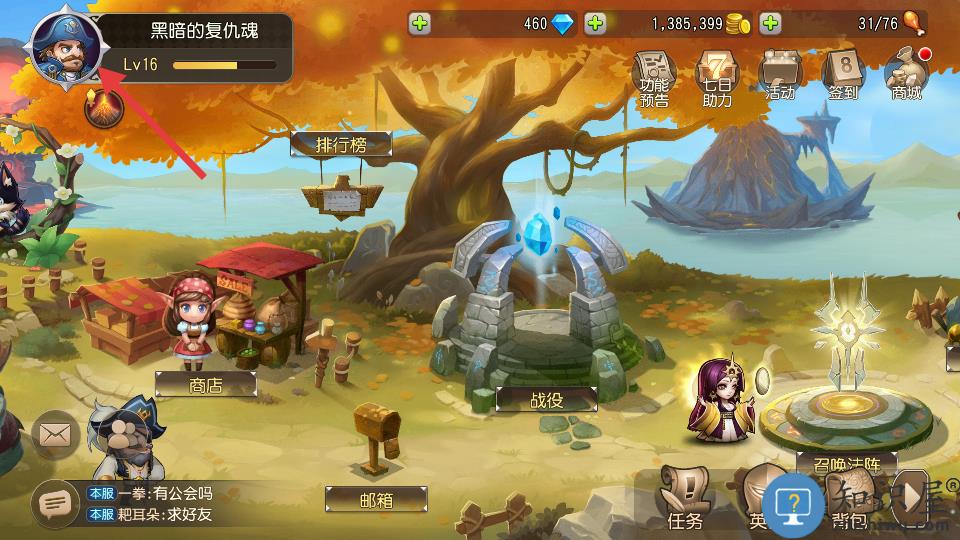This screenshot has width=960, height=540.
Task: Open the 任务 quest scroll
Action: 686,500
